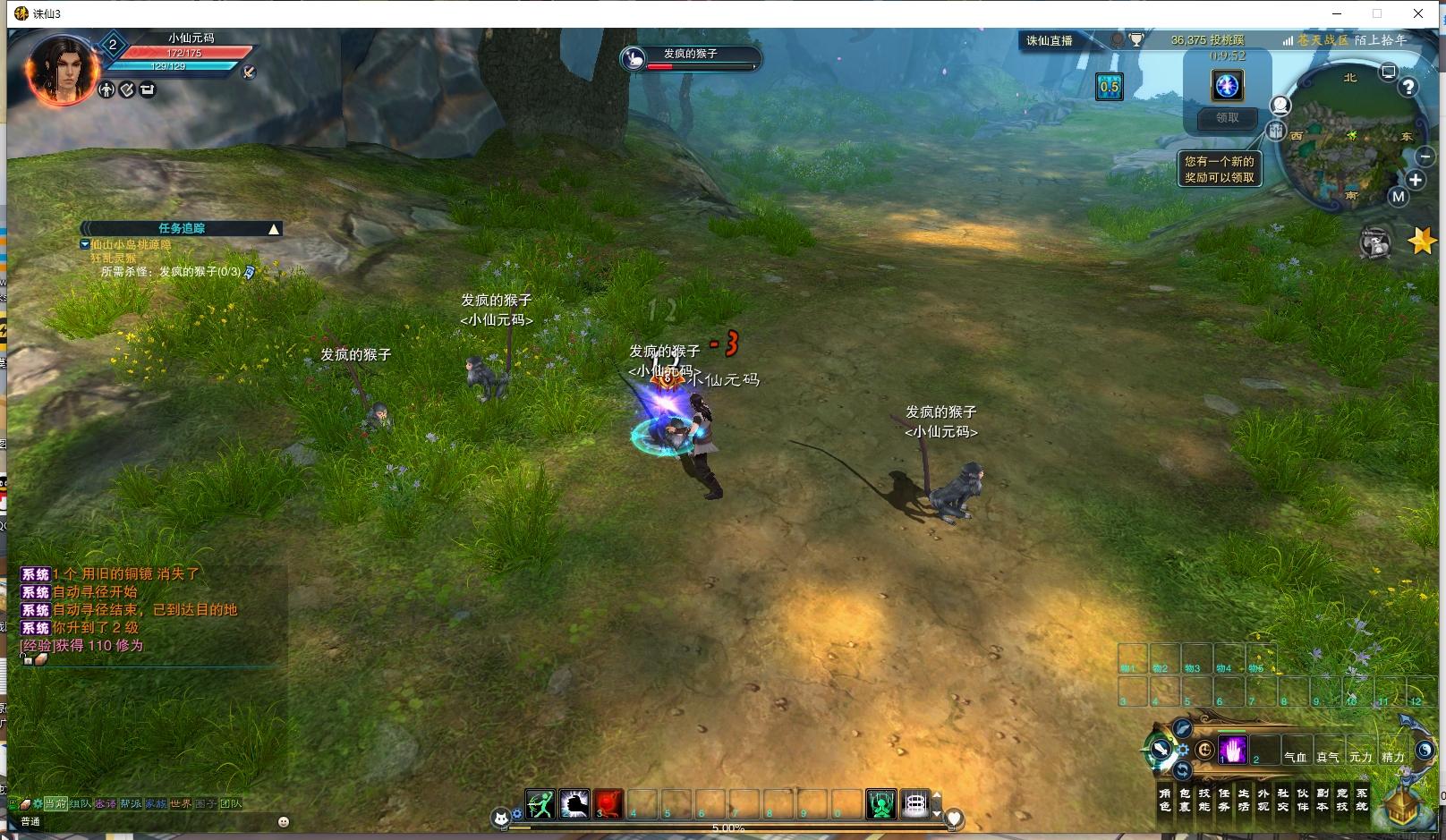Switch to the 组队 party chat tab
This screenshot has width=1446, height=840.
pos(81,803)
